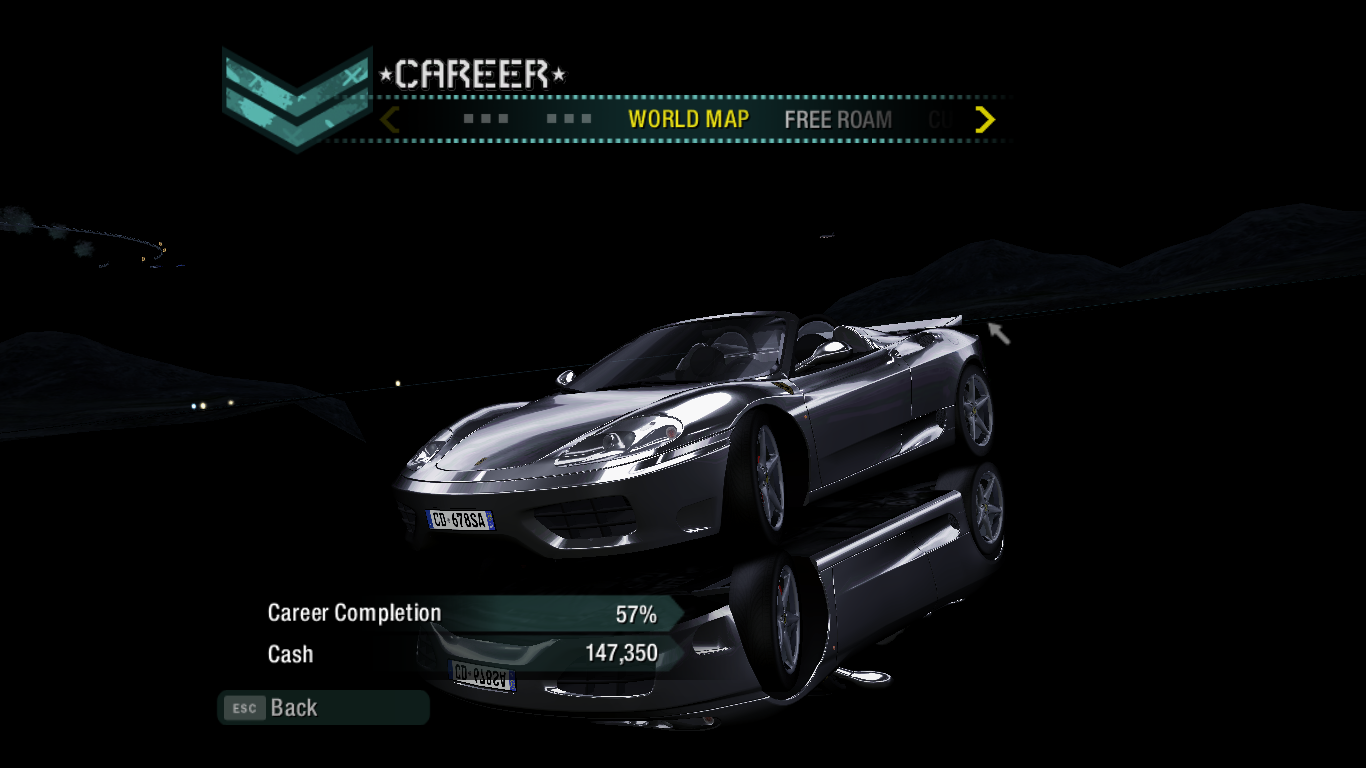The height and width of the screenshot is (768, 1366).
Task: Choose the Free Roam option
Action: tap(838, 120)
